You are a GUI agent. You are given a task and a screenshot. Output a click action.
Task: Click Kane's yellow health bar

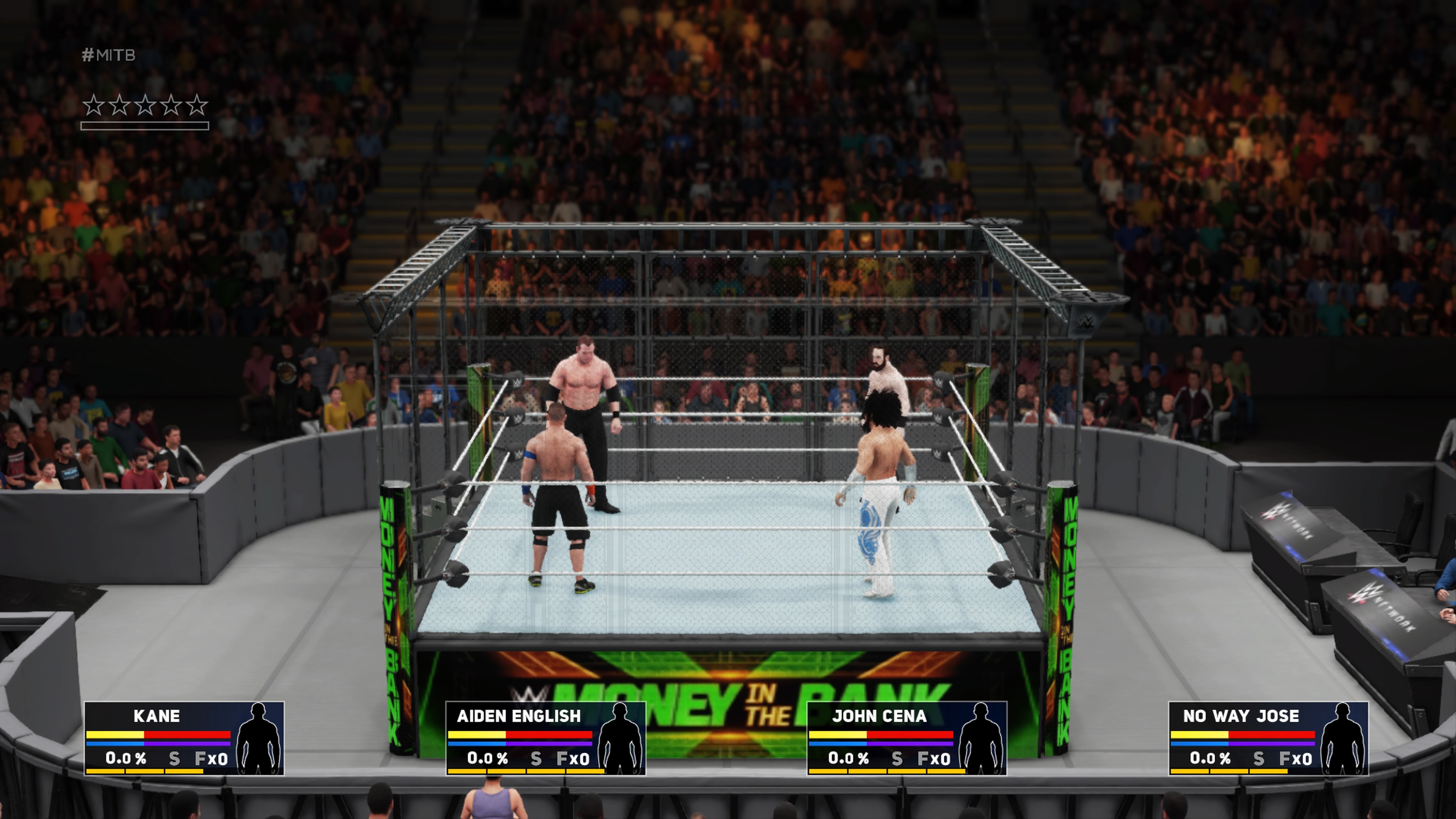coord(116,735)
